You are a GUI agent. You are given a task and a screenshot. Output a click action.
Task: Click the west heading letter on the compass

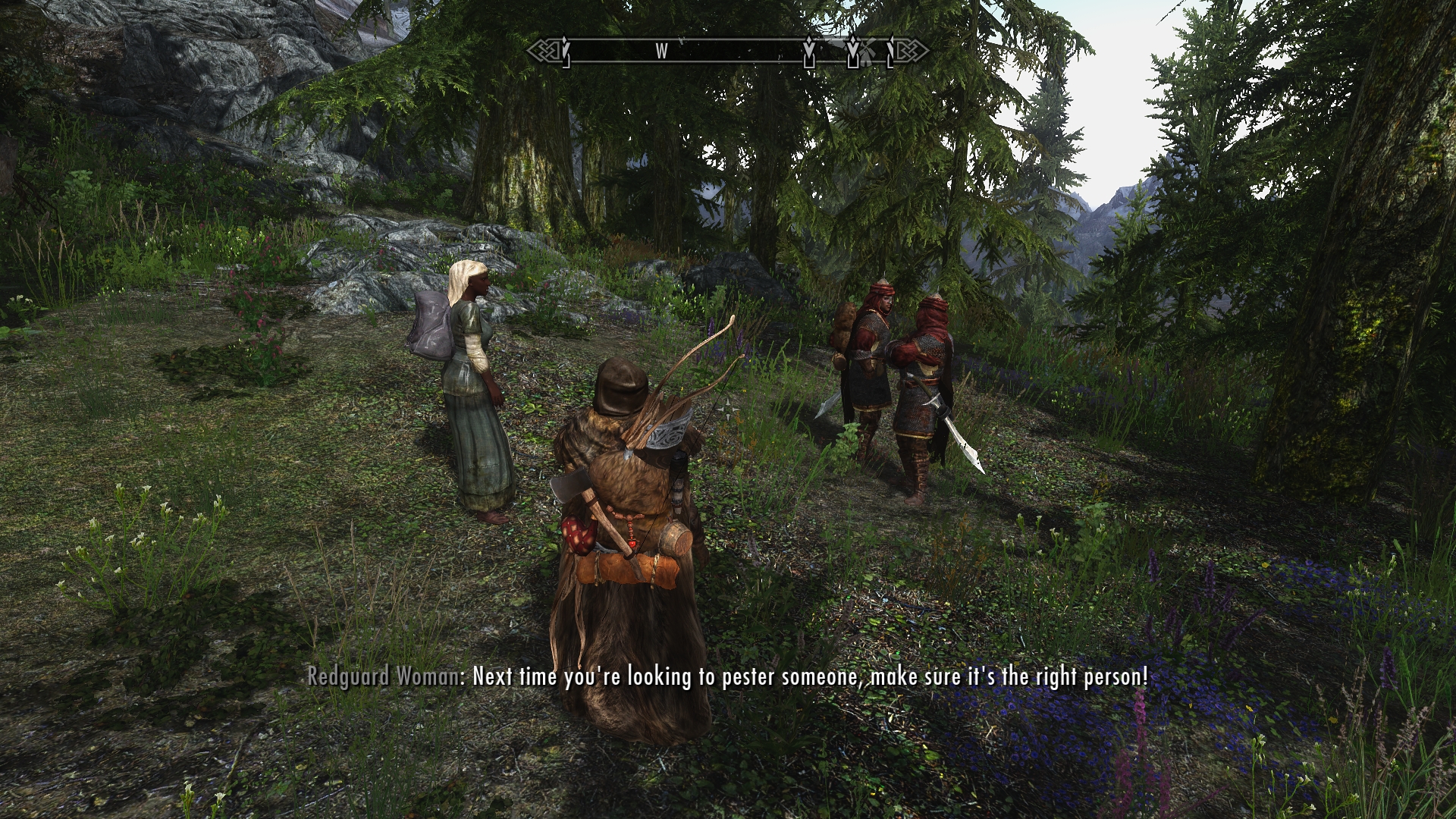click(661, 51)
